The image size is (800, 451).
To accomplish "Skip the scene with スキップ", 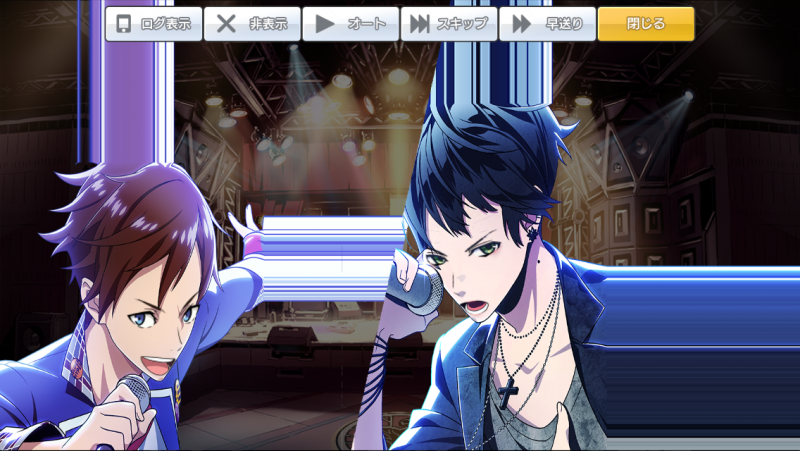I will [x=448, y=24].
